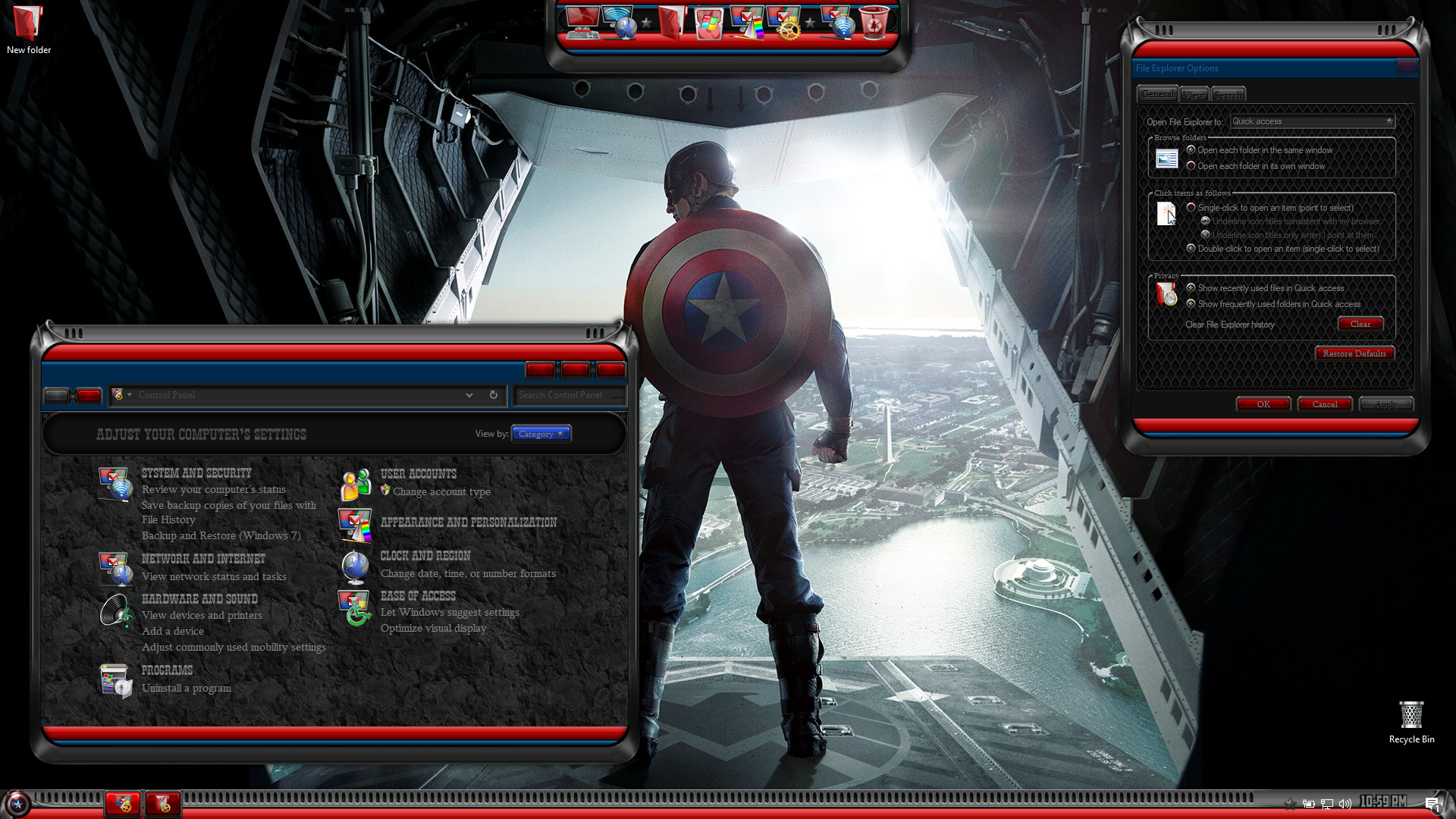Go to Hardware and Sound

(199, 599)
